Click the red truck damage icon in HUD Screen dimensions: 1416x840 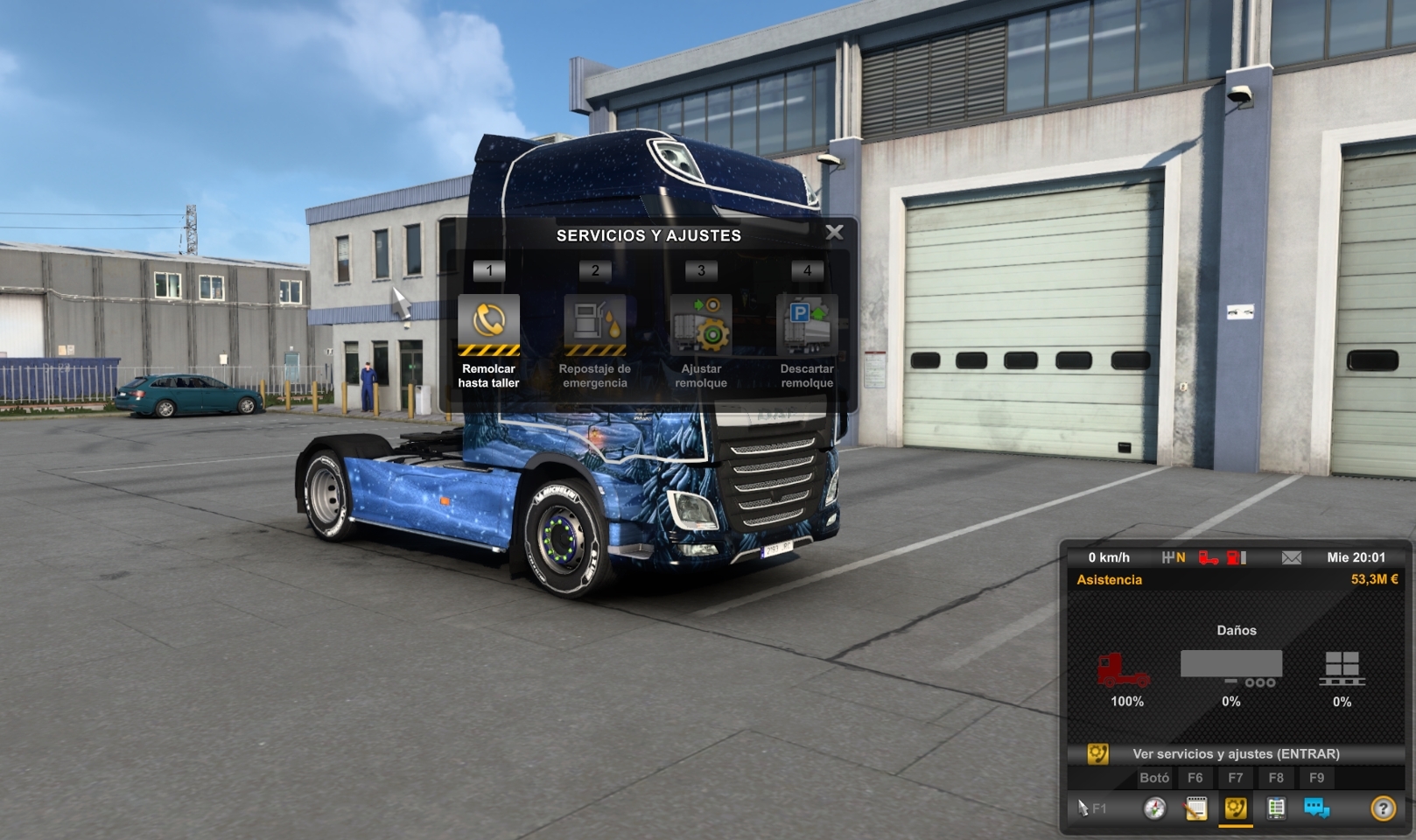(x=1209, y=557)
